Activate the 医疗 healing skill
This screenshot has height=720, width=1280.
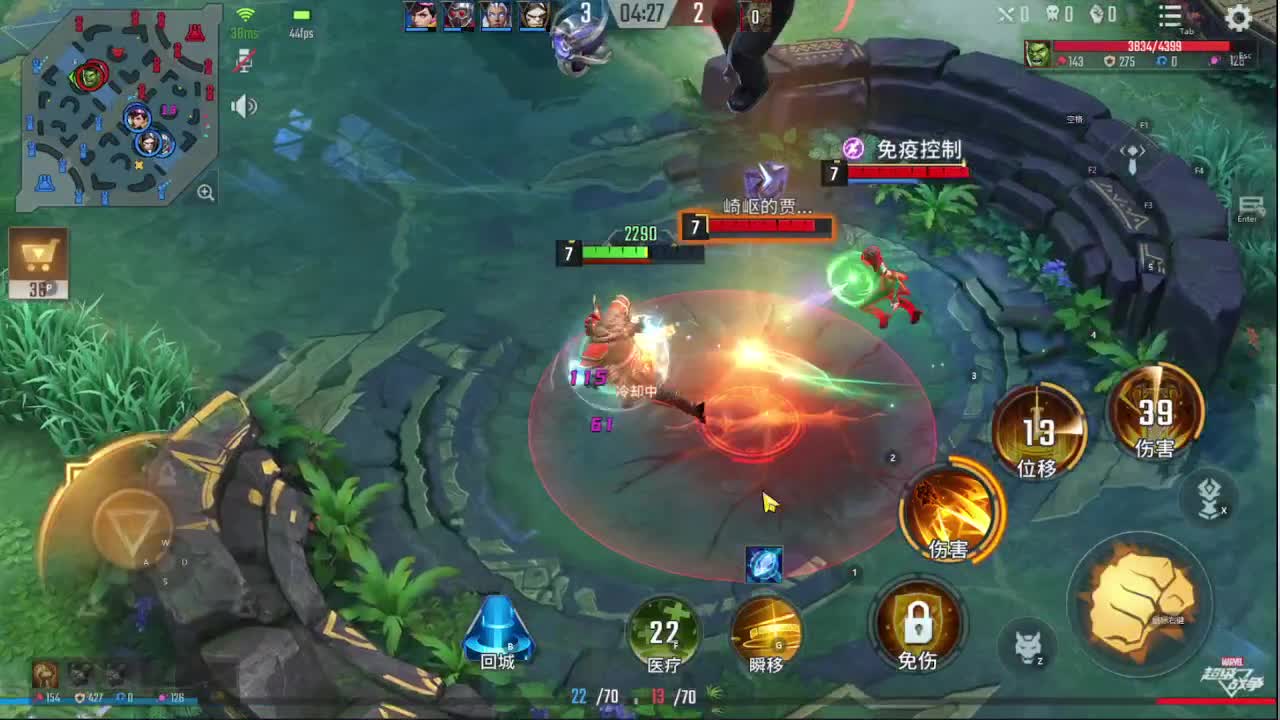[x=665, y=635]
